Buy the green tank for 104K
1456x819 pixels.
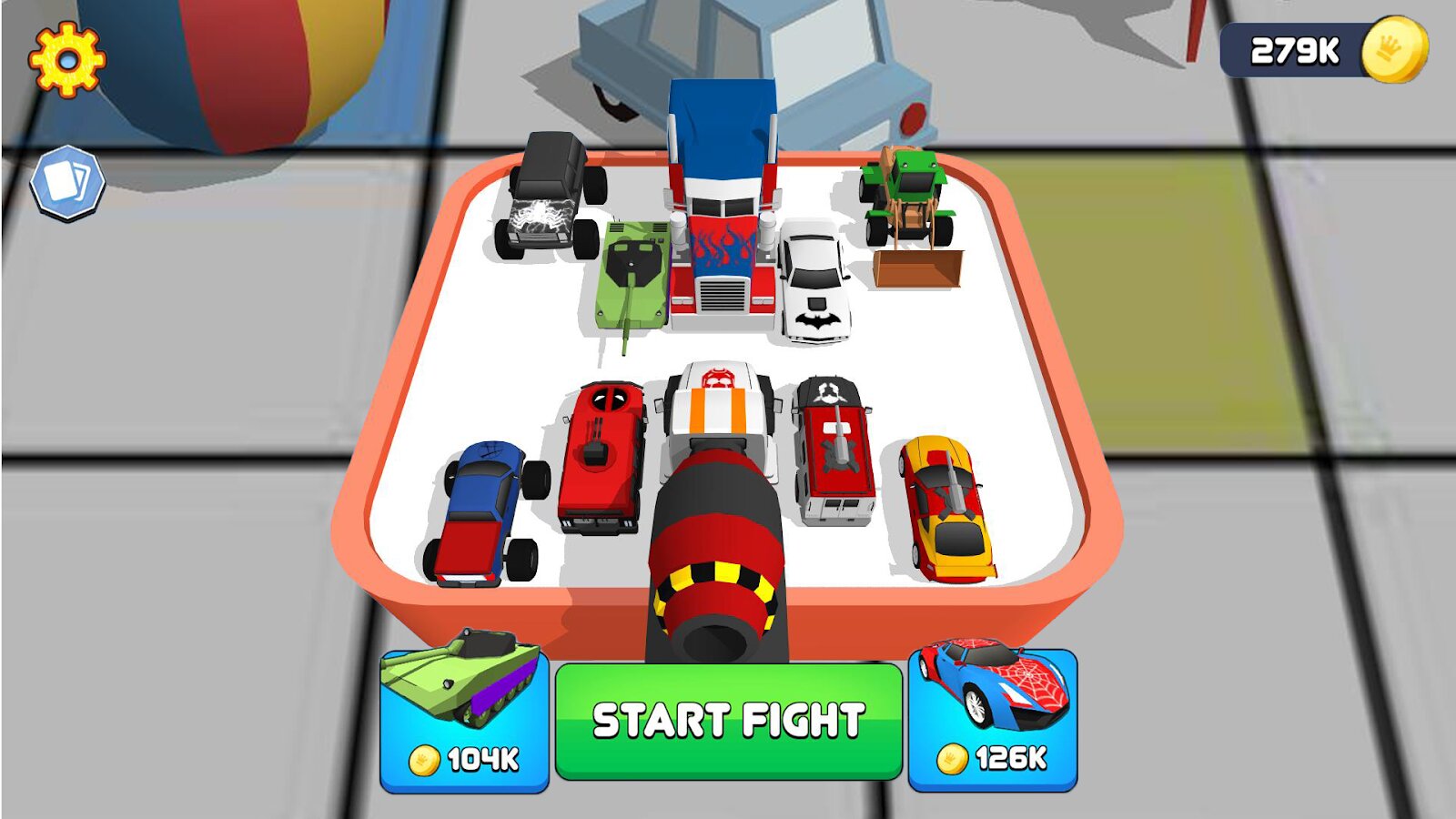464,721
